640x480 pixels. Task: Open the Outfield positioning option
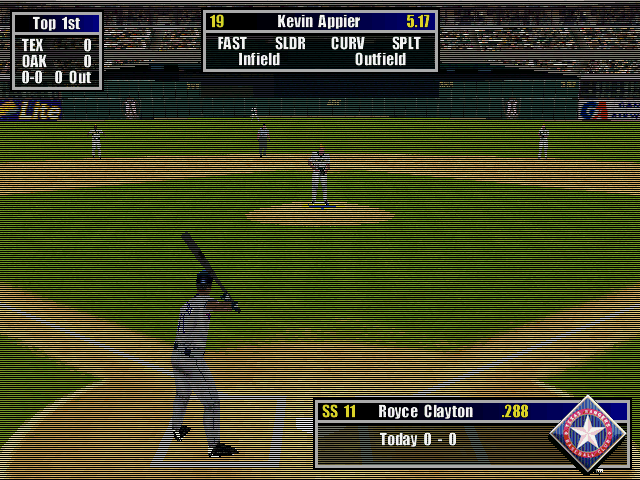pos(380,59)
